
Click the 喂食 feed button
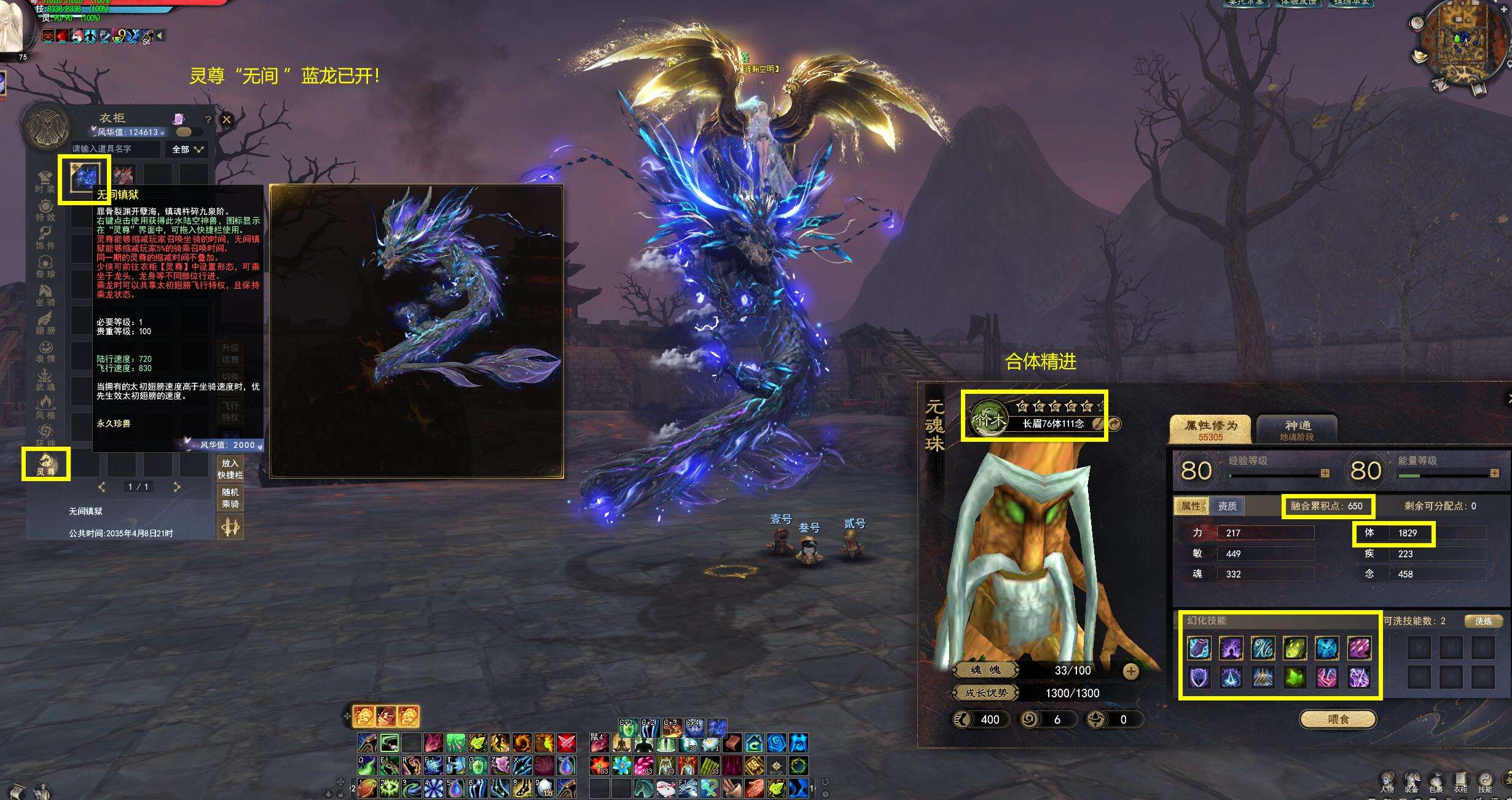coord(1338,719)
